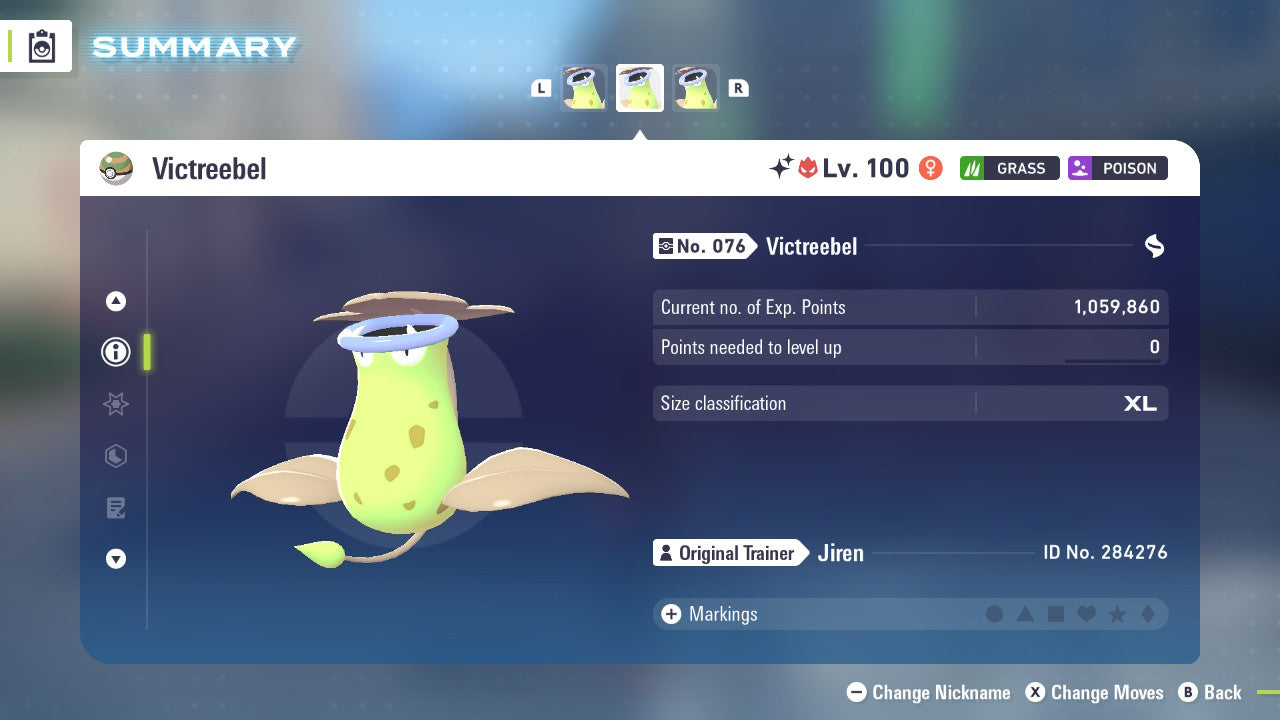Select the left Victreebel thumbnail at top
1280x720 pixels.
(583, 87)
